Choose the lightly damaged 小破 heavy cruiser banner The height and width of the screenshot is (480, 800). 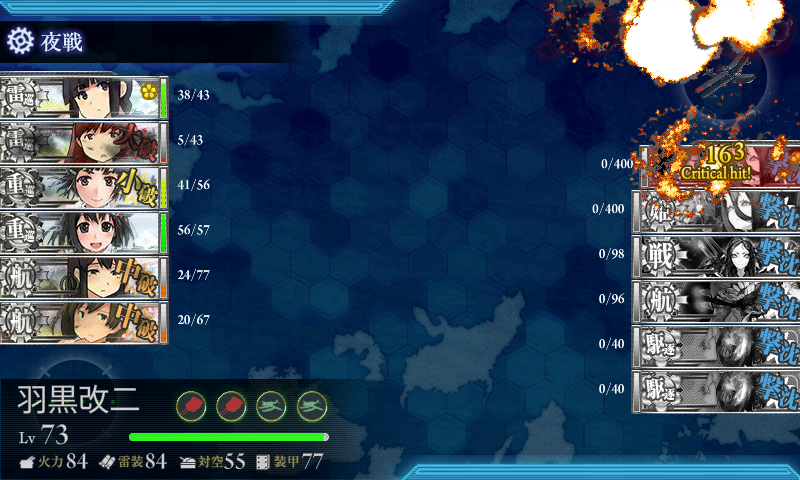[84, 187]
